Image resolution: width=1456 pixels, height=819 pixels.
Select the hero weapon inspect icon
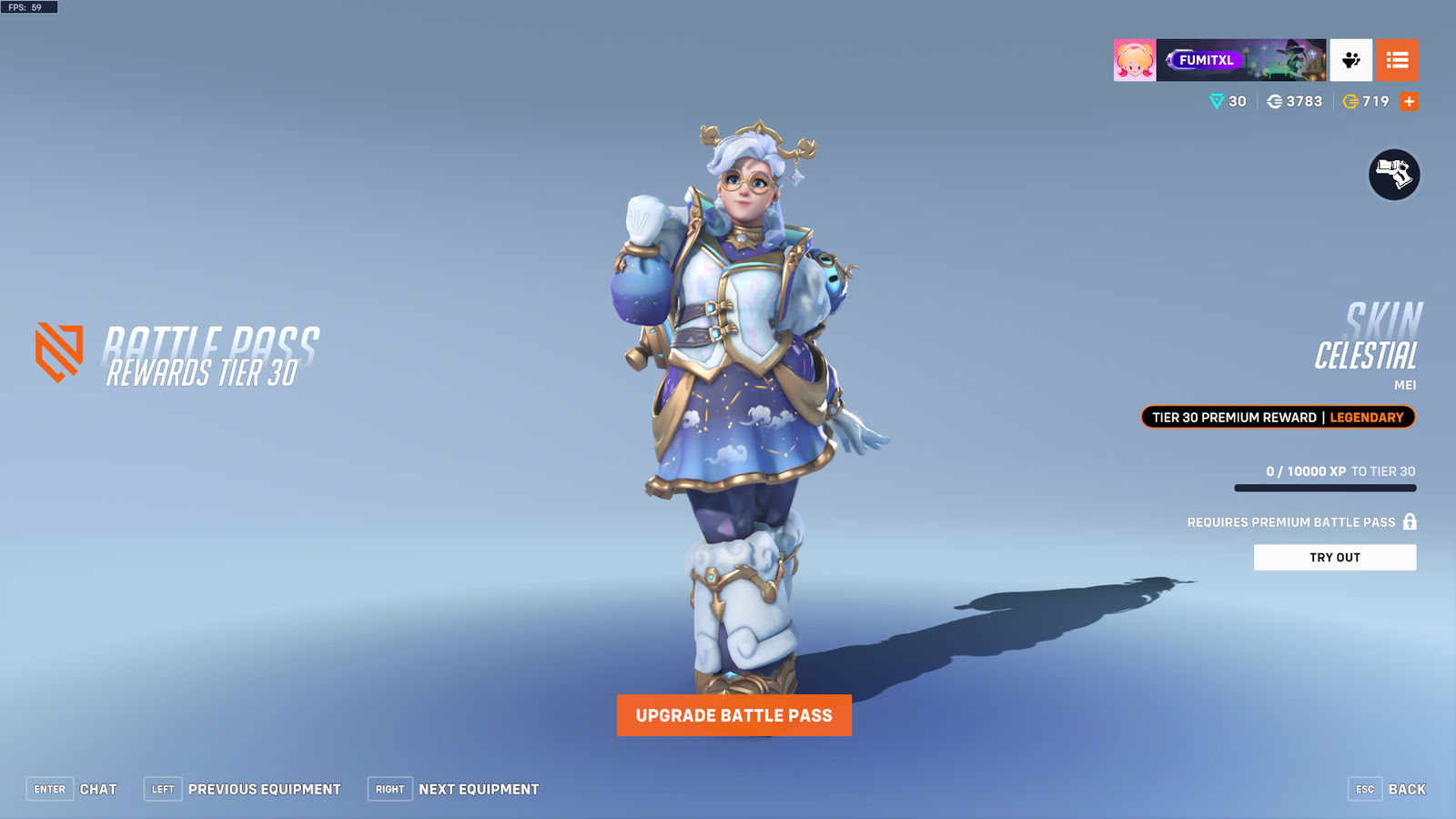pos(1394,175)
